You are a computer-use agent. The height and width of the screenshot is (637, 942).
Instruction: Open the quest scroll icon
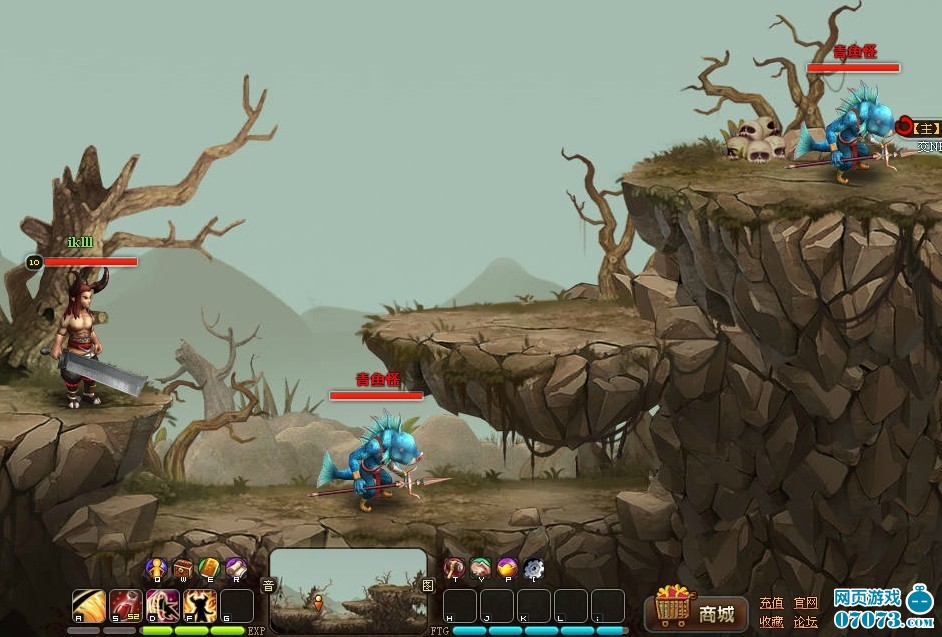coord(235,569)
